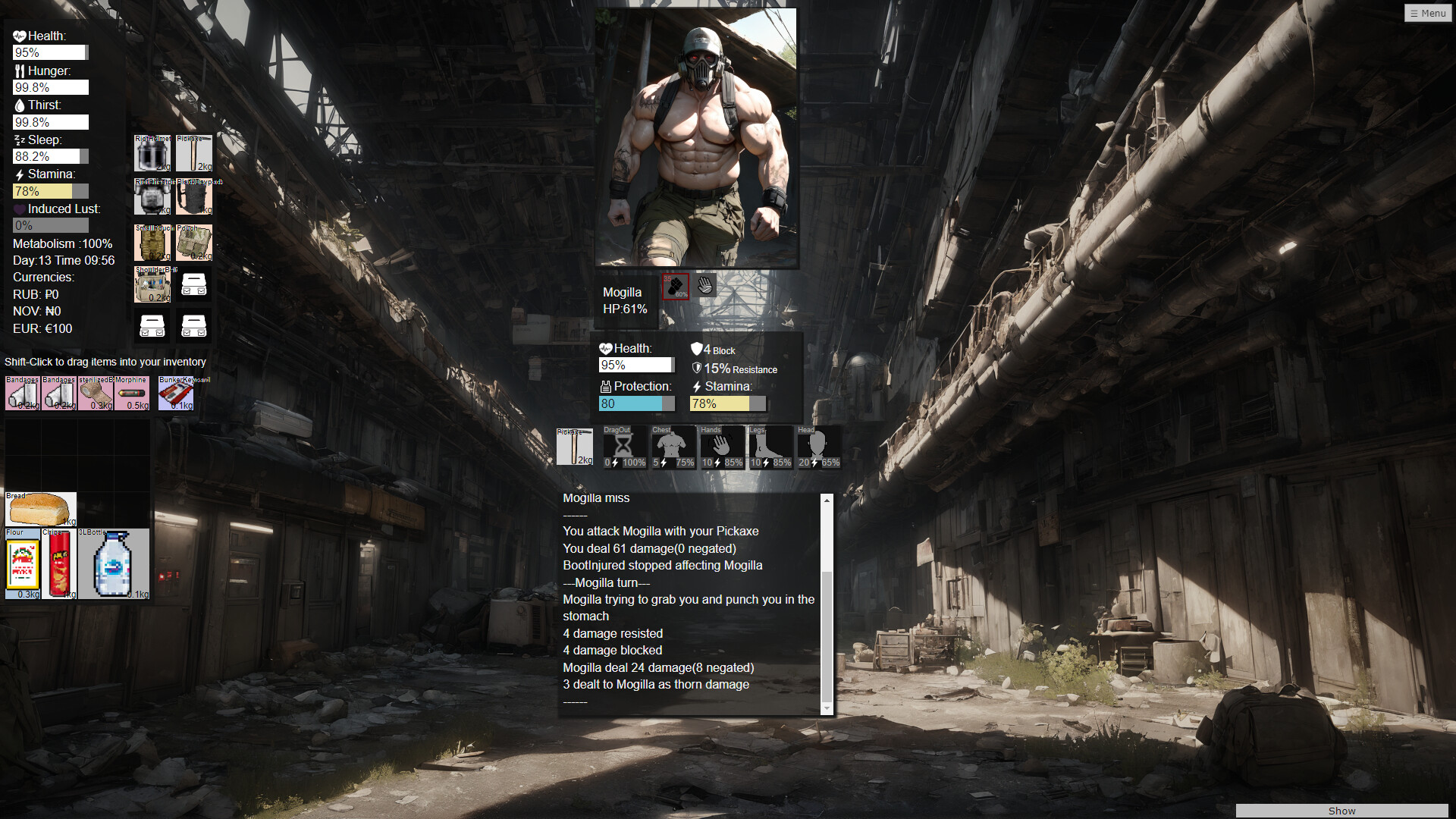Image resolution: width=1456 pixels, height=819 pixels.
Task: Select the Pickaxe in the weapon slot
Action: (x=576, y=447)
